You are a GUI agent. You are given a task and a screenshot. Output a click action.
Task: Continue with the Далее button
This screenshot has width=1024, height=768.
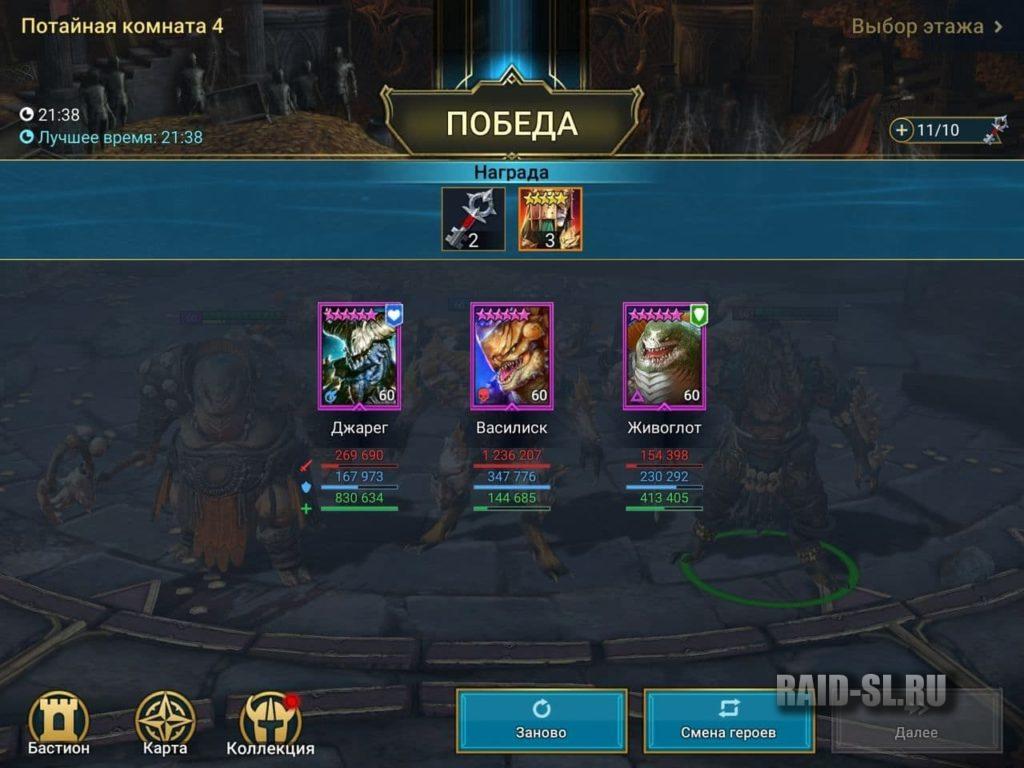coord(916,720)
